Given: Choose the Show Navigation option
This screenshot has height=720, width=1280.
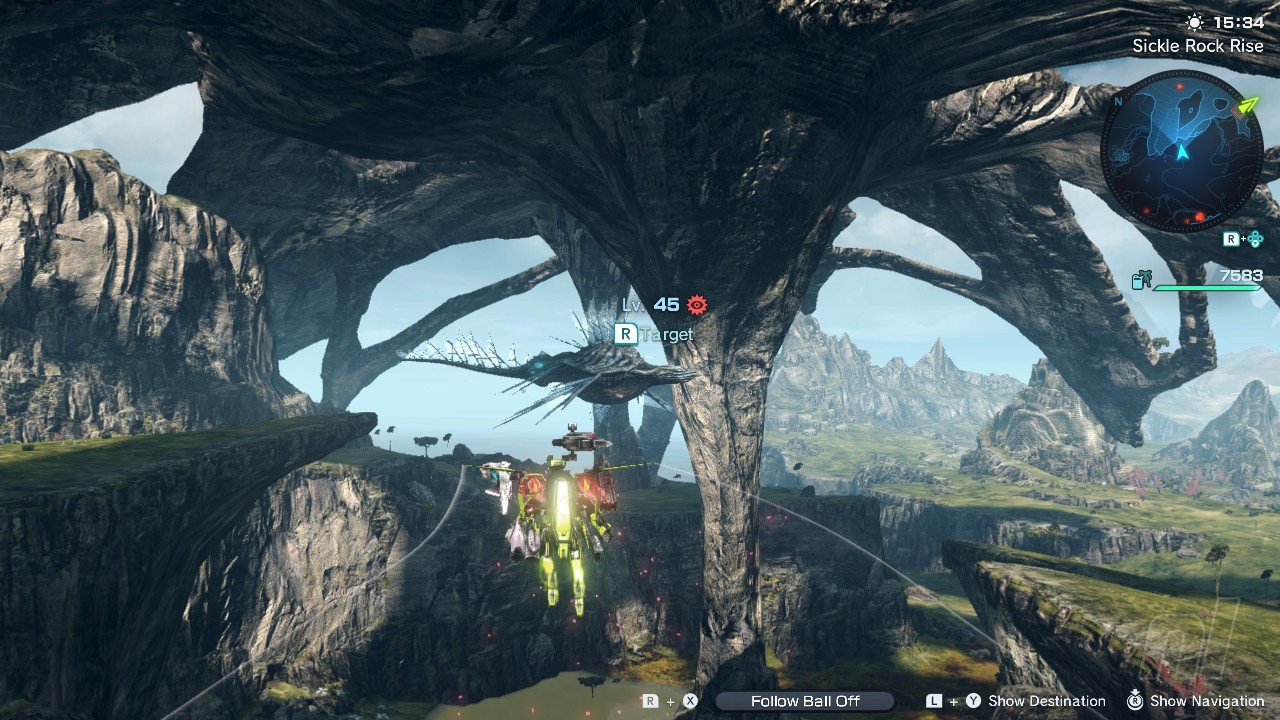Looking at the screenshot, I should (1207, 701).
